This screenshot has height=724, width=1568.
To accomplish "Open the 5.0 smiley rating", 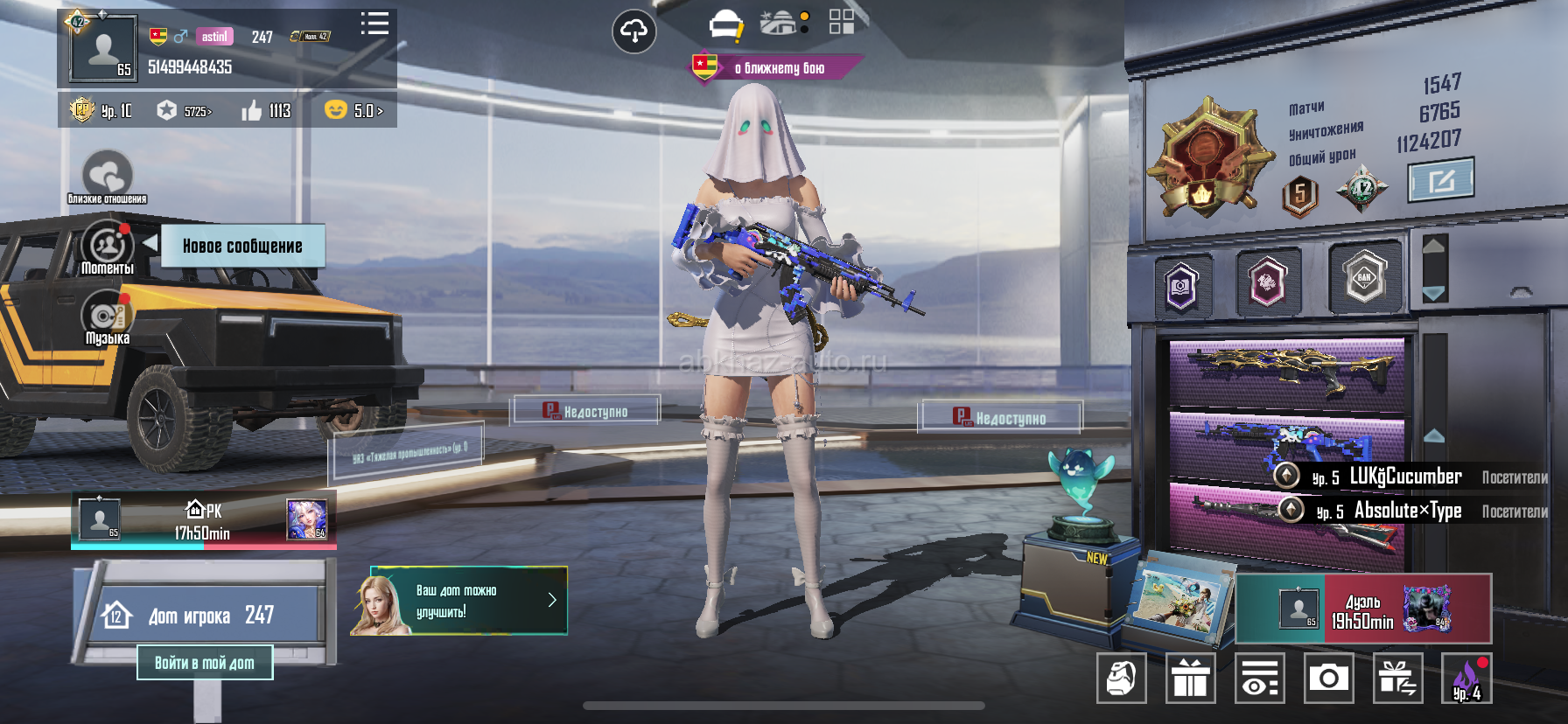I will (x=353, y=111).
